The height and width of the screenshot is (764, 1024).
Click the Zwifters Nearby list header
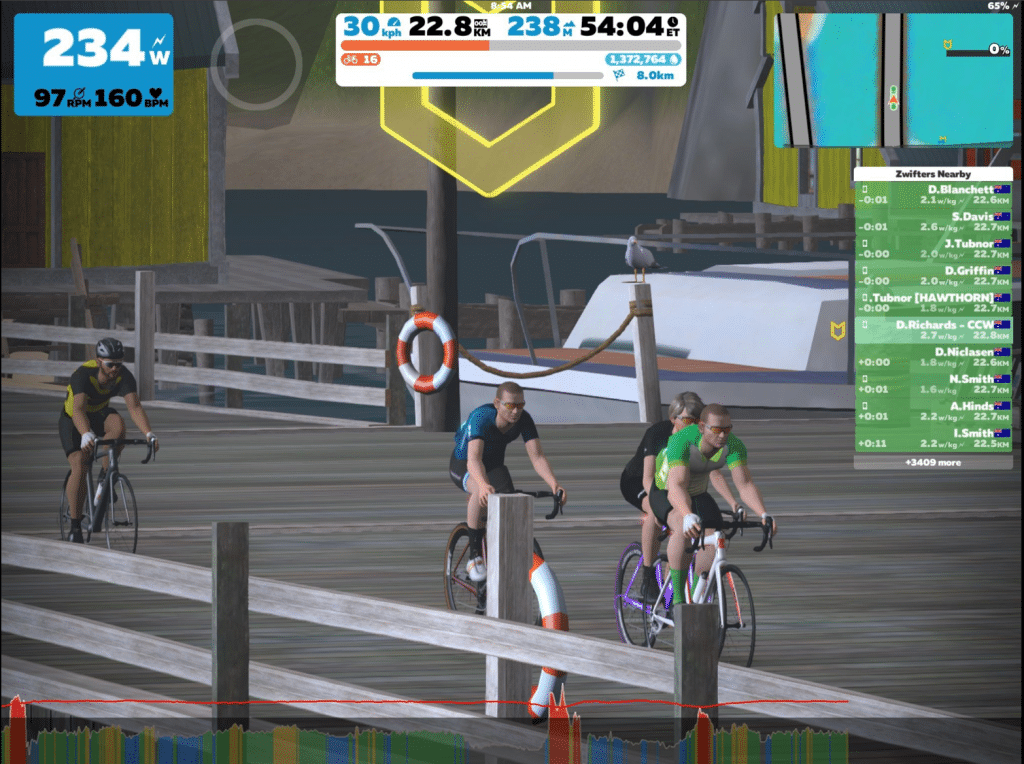tap(933, 174)
